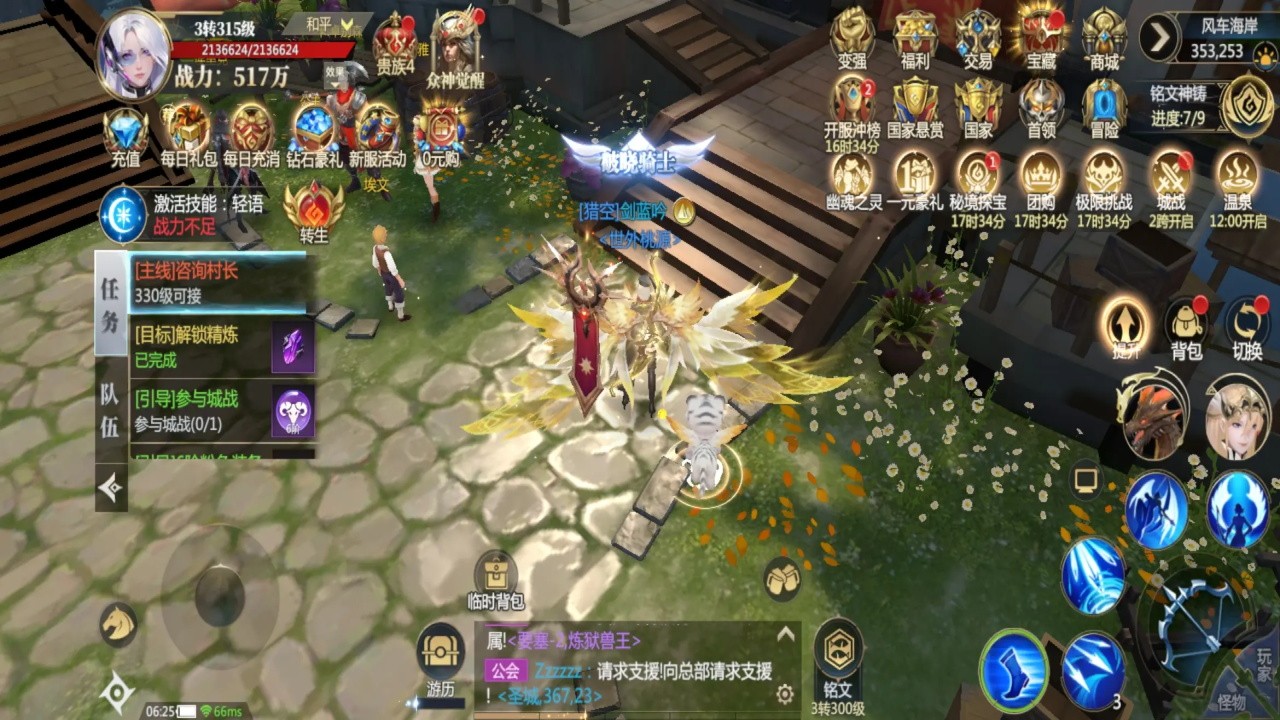Open the 游历 travel chest icon
The width and height of the screenshot is (1280, 720).
pyautogui.click(x=440, y=655)
